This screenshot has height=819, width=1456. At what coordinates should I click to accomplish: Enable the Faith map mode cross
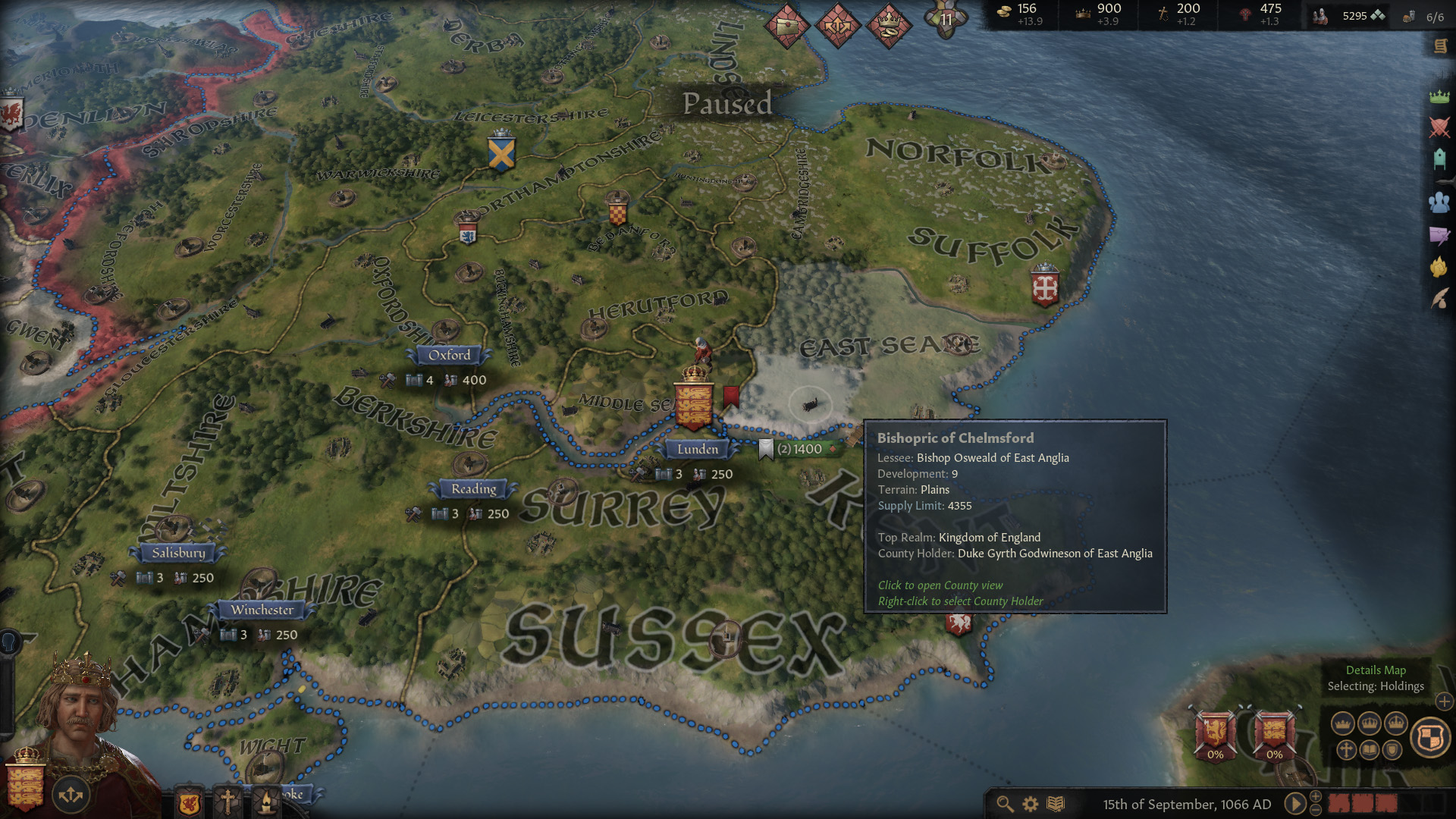click(1347, 749)
